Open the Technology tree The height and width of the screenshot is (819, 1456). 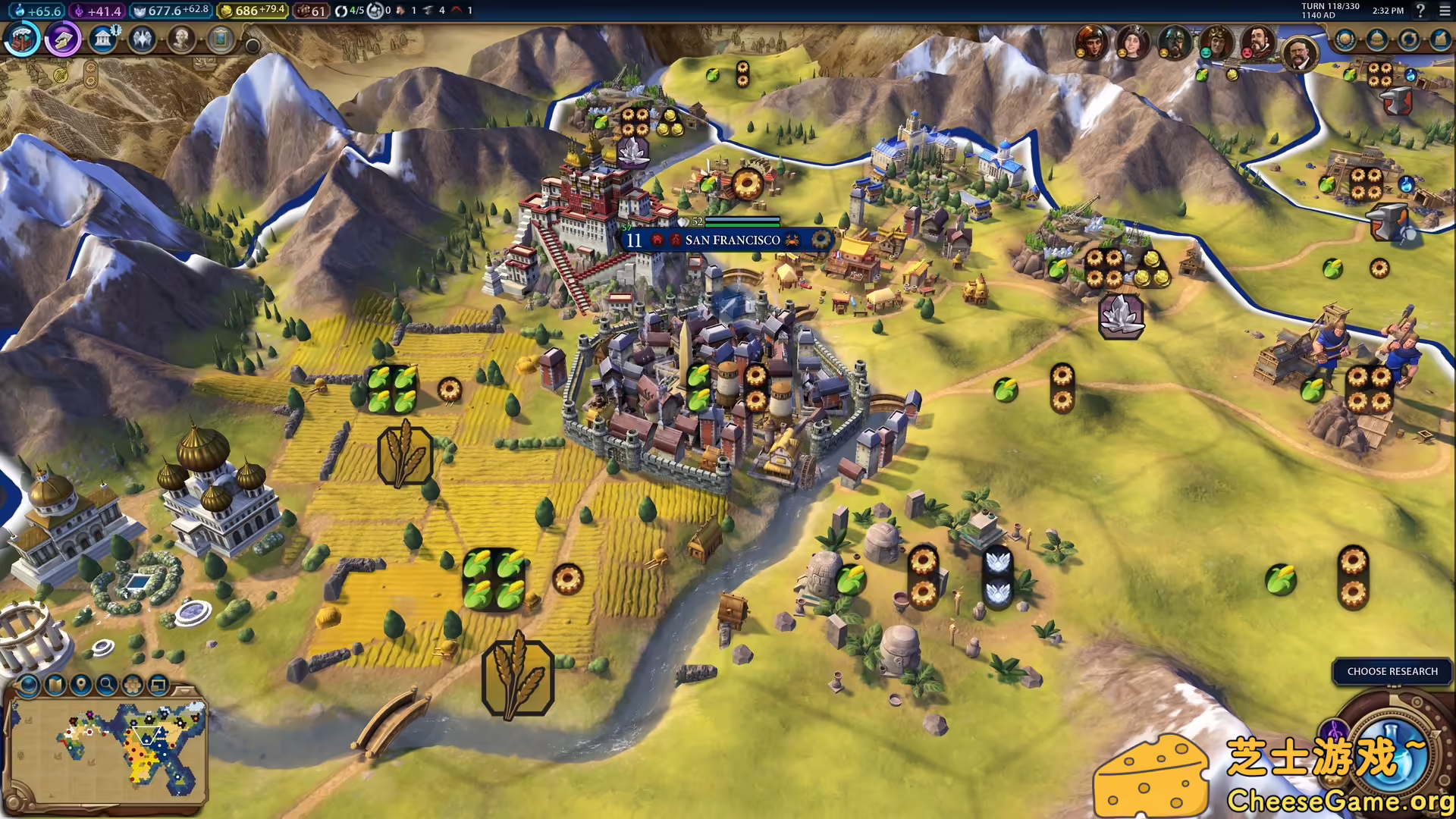(21, 40)
